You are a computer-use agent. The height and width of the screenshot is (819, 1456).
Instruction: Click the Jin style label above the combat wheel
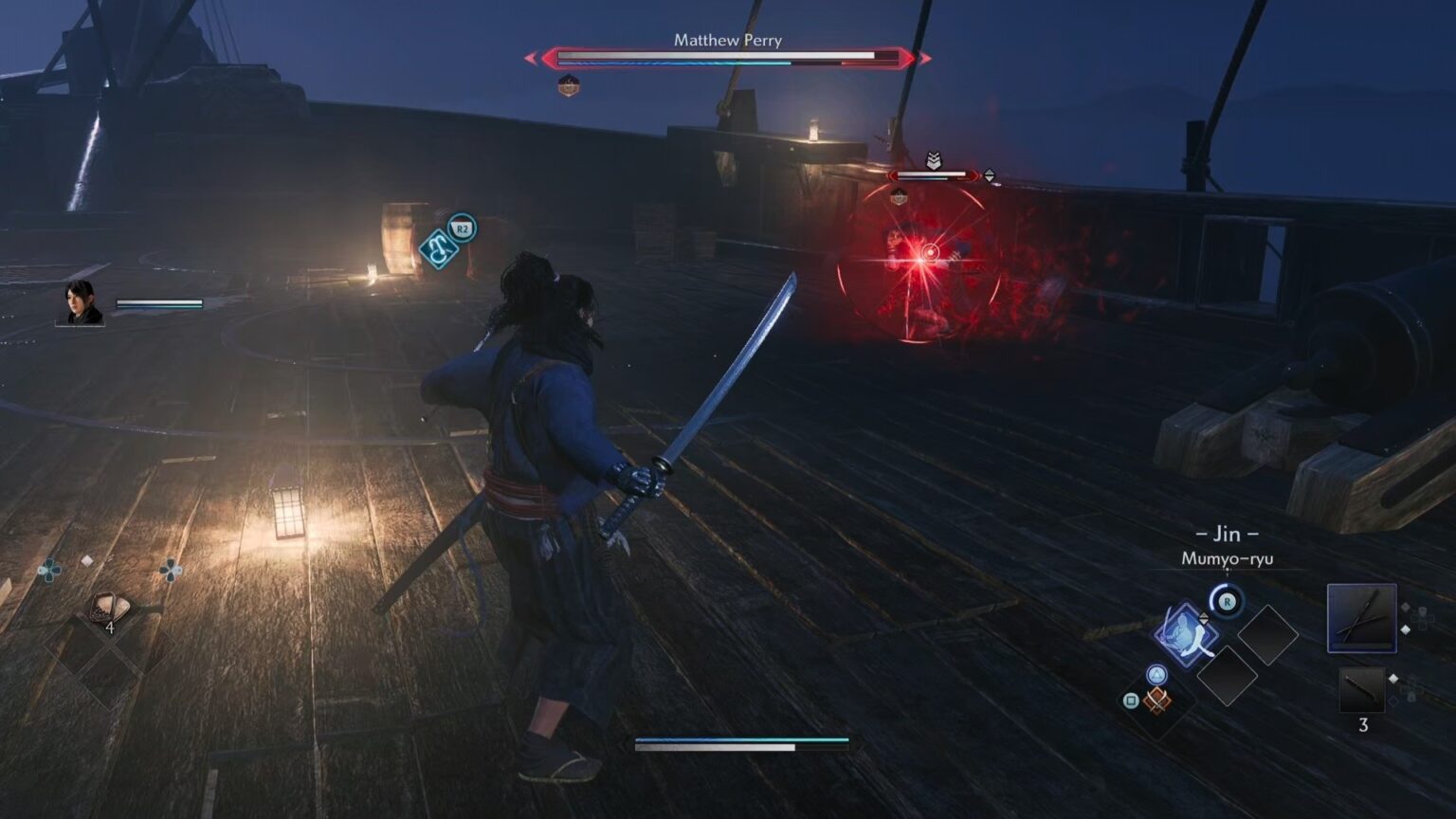coord(1226,534)
